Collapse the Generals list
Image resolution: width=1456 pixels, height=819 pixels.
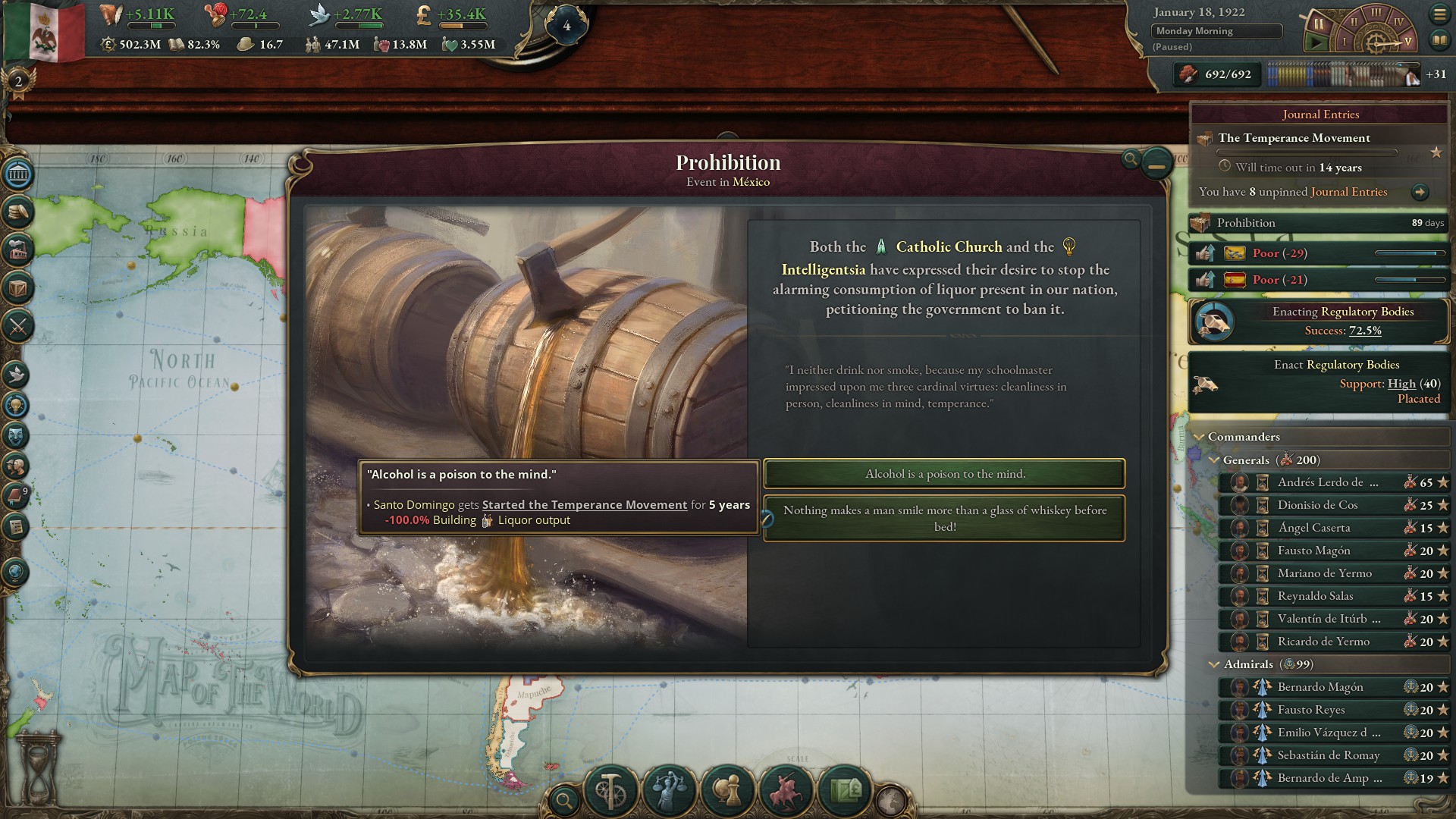point(1214,460)
